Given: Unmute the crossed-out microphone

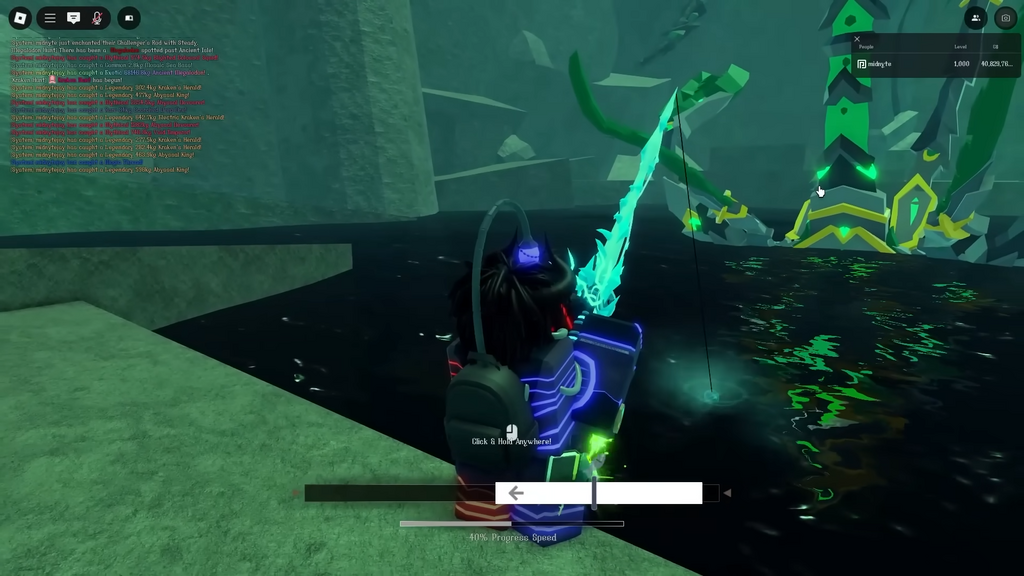Looking at the screenshot, I should tap(97, 18).
